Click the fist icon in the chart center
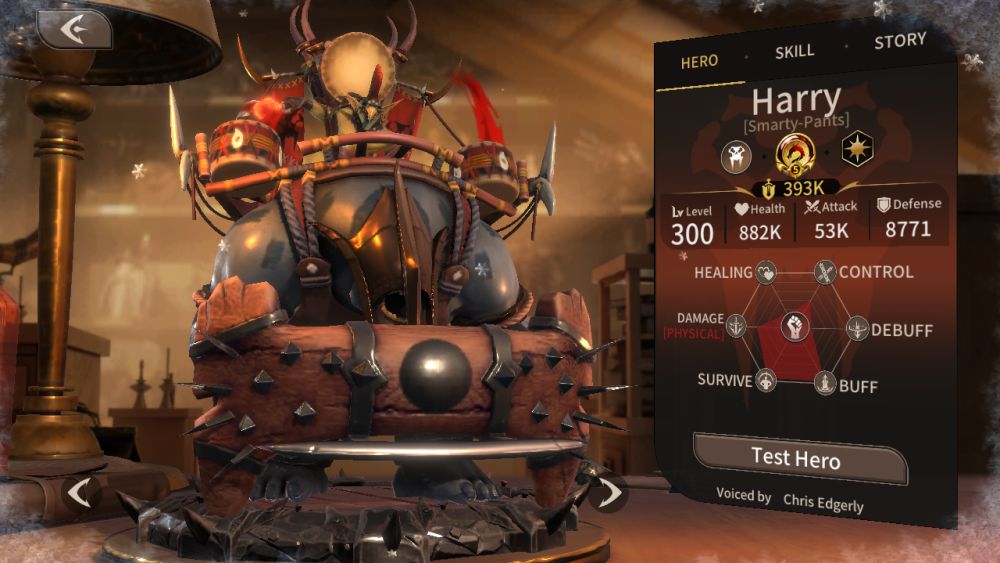The image size is (1000, 563). [795, 326]
